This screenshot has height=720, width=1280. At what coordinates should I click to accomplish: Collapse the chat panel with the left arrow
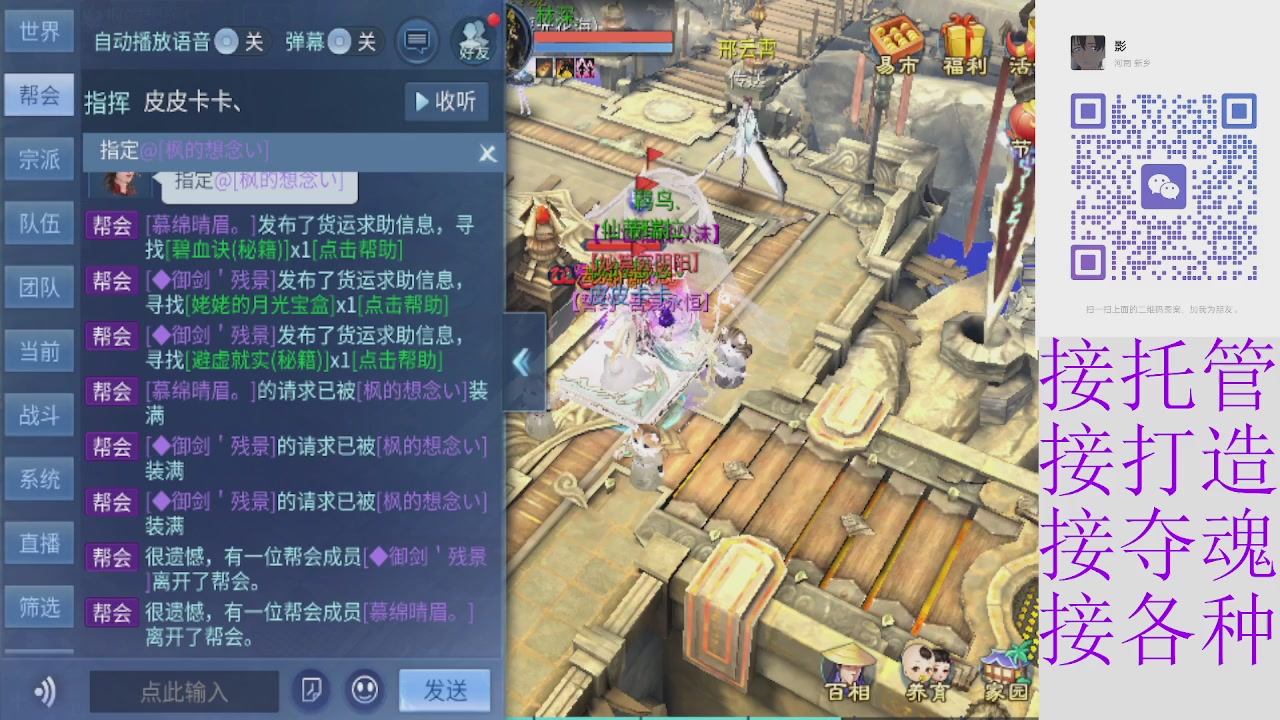click(521, 363)
